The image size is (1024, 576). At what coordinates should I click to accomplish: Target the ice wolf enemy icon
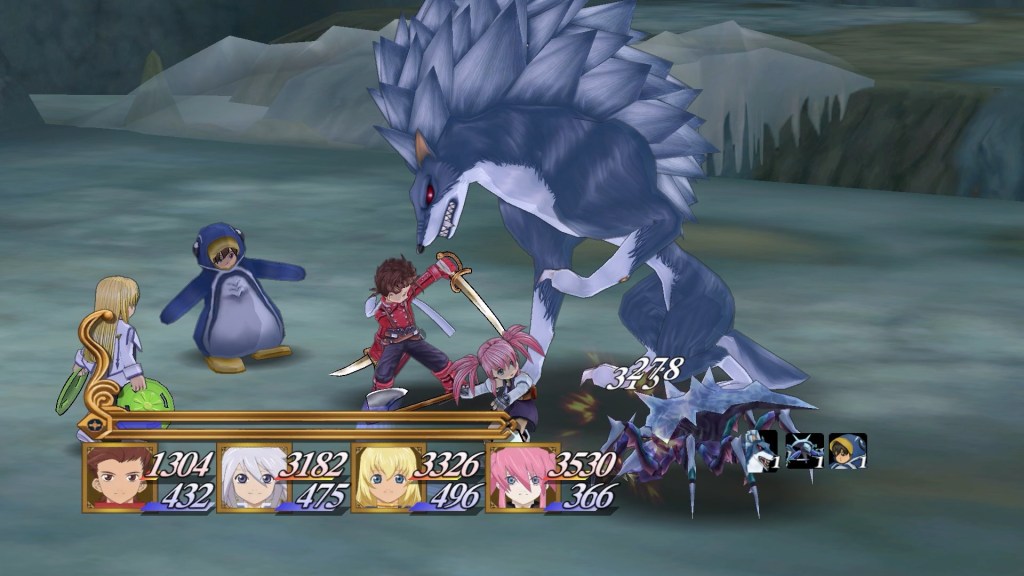click(x=762, y=451)
